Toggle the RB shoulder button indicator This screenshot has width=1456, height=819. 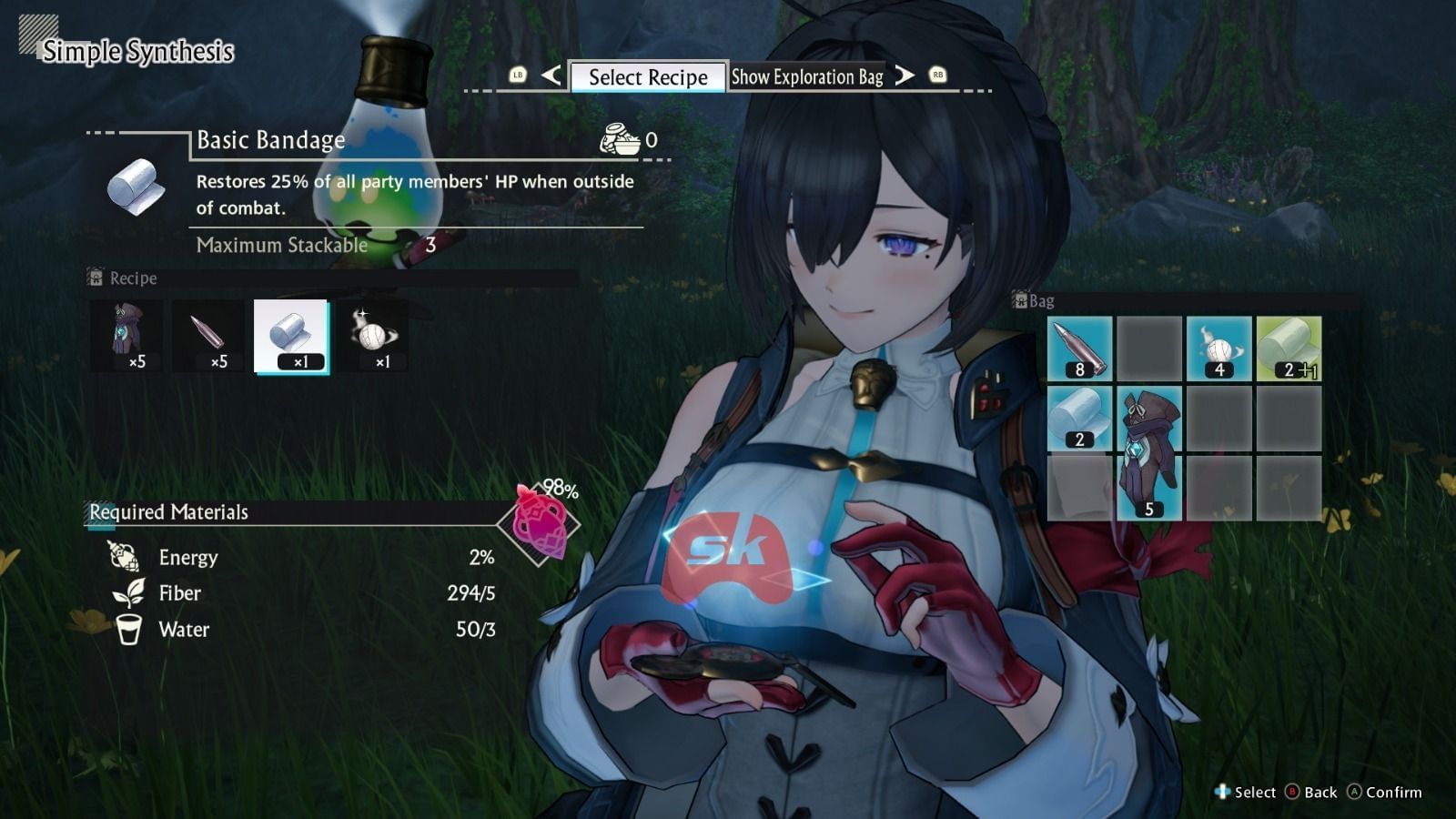[935, 76]
